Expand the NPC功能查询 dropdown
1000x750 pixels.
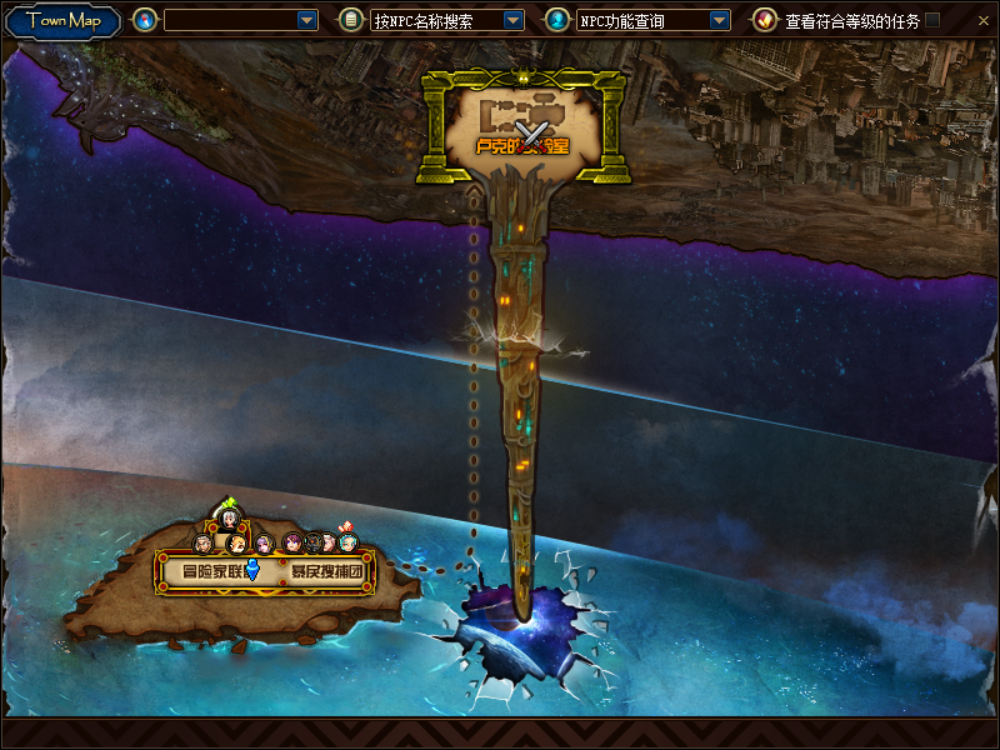(719, 21)
